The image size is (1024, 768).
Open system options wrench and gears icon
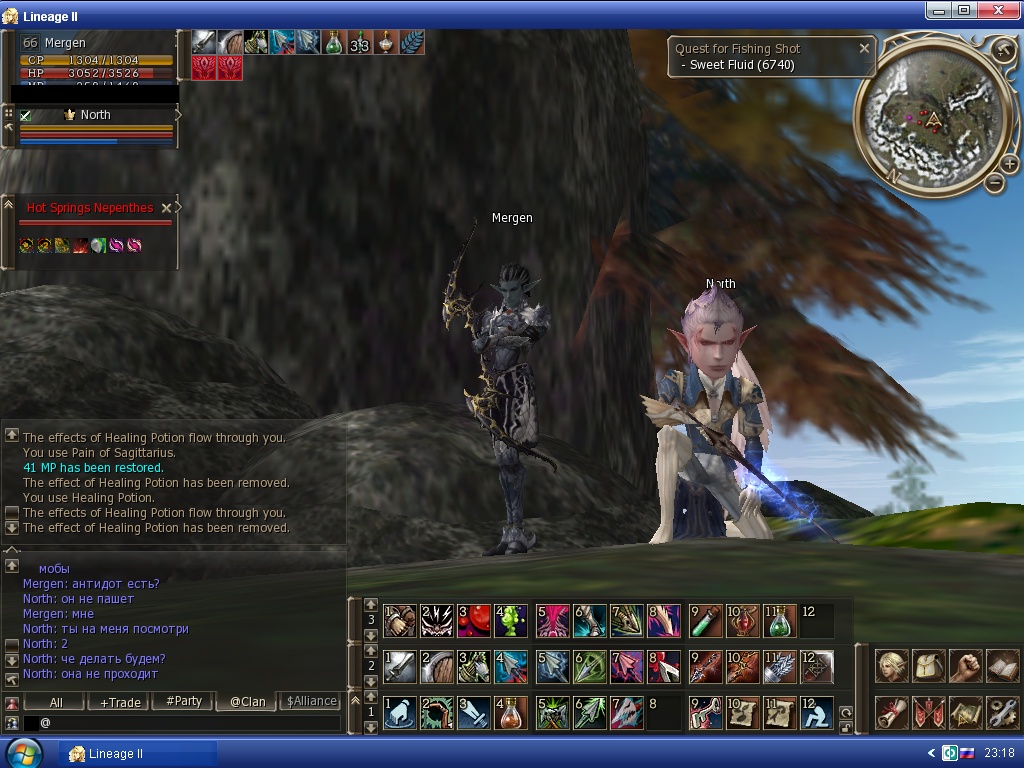[x=1002, y=712]
